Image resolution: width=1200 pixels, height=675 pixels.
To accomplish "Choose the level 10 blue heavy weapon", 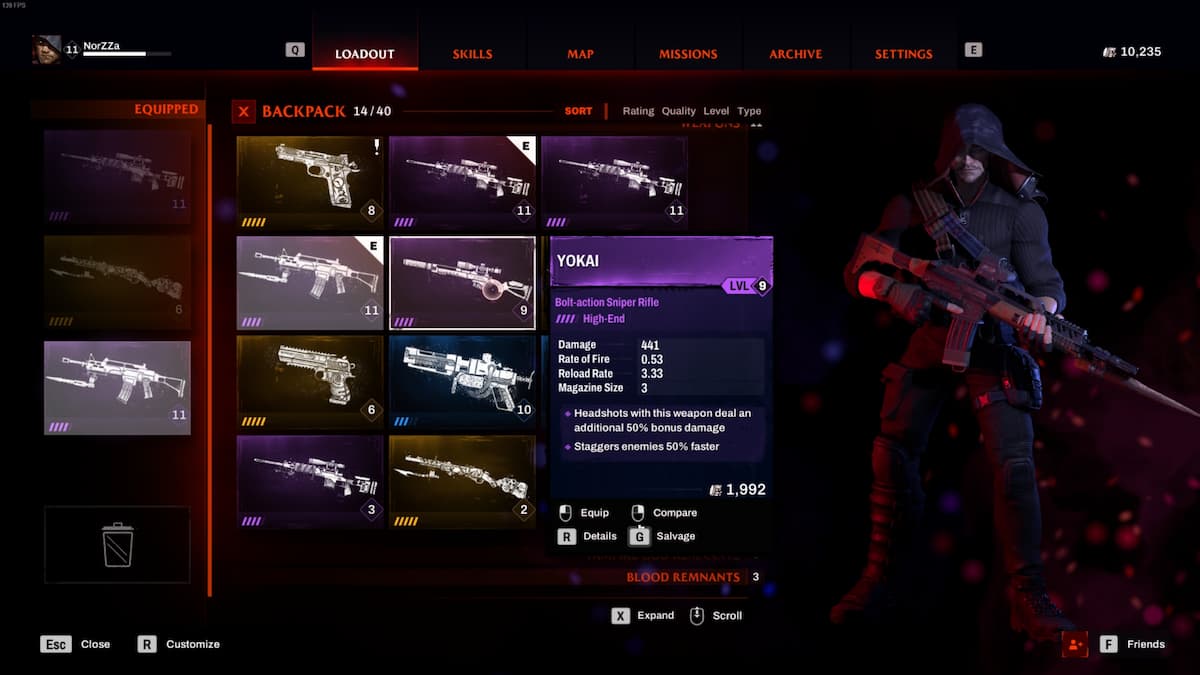I will click(x=462, y=382).
